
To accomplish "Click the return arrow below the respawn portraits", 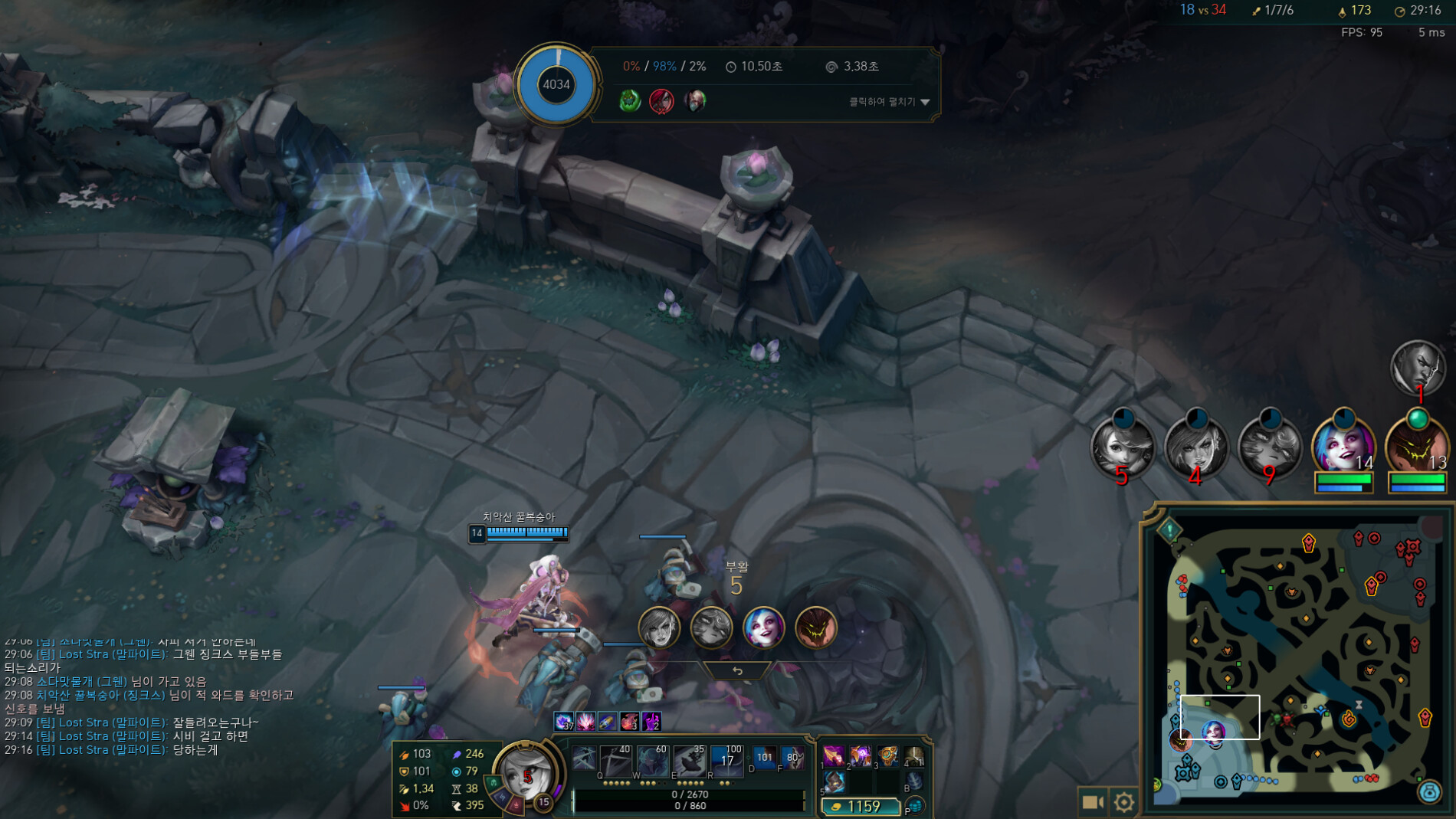I will (737, 671).
